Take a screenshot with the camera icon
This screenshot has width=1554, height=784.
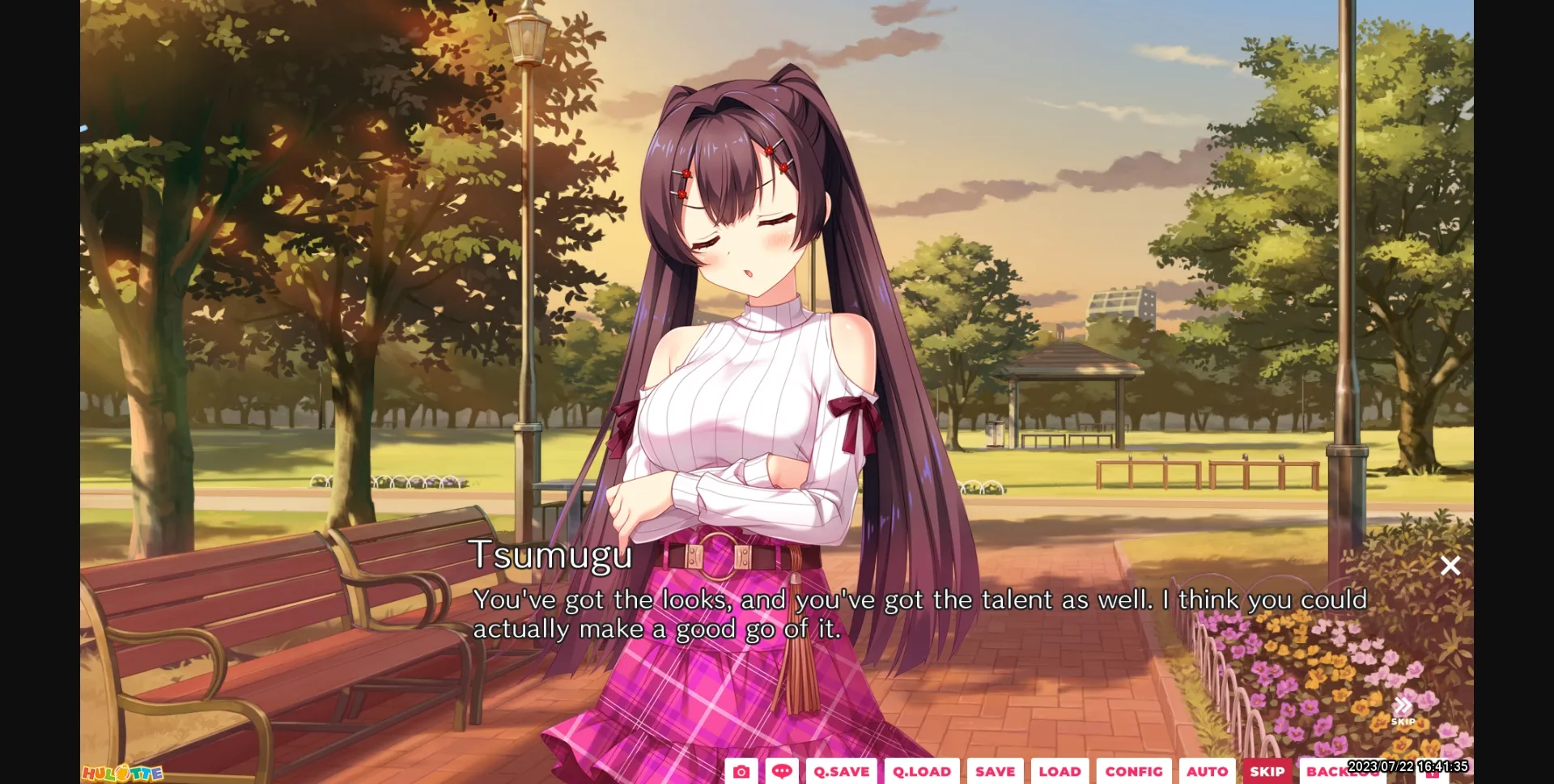click(x=742, y=771)
